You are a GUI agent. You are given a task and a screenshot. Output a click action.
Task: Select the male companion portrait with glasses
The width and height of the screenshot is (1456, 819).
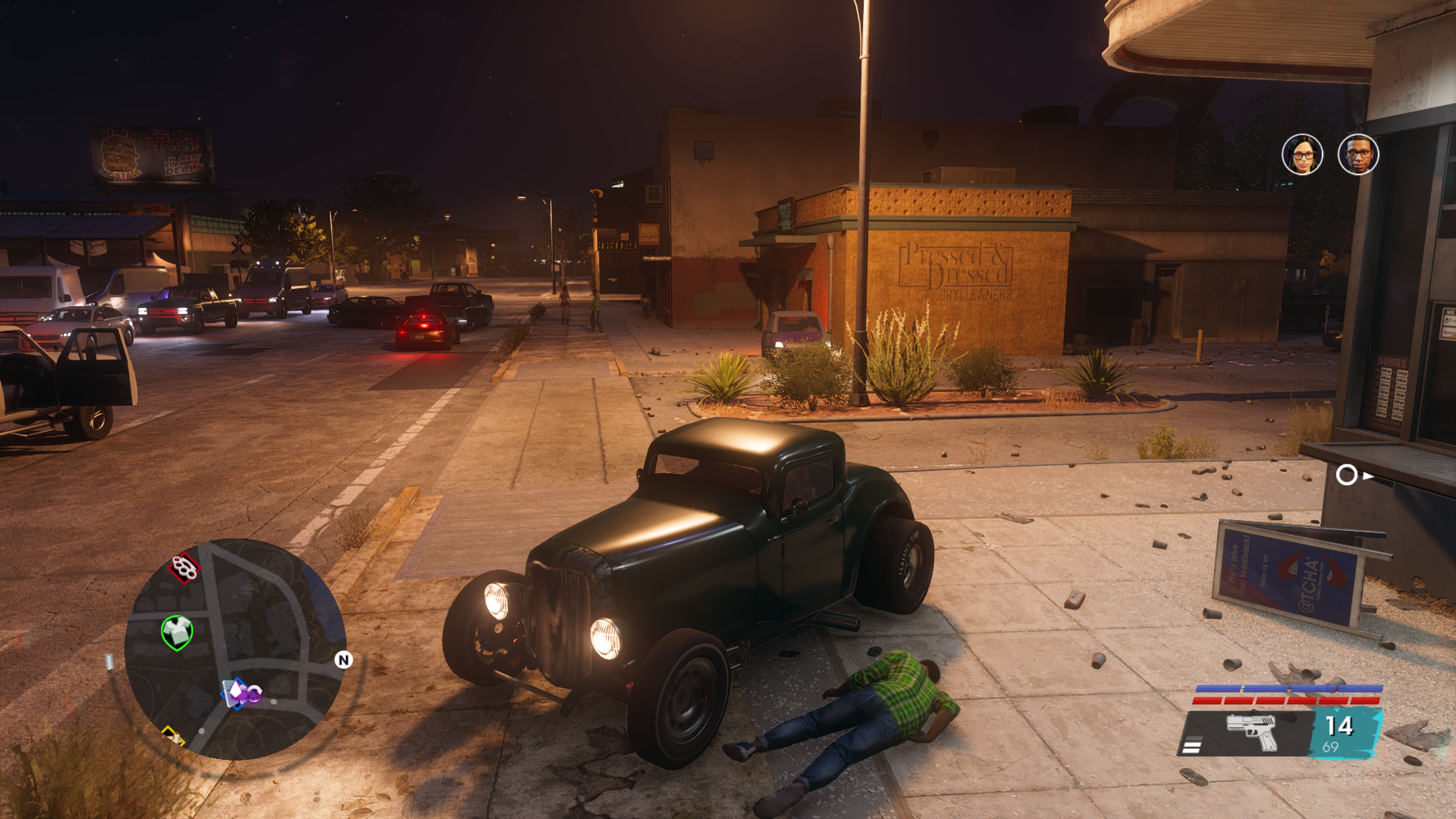(x=1358, y=154)
